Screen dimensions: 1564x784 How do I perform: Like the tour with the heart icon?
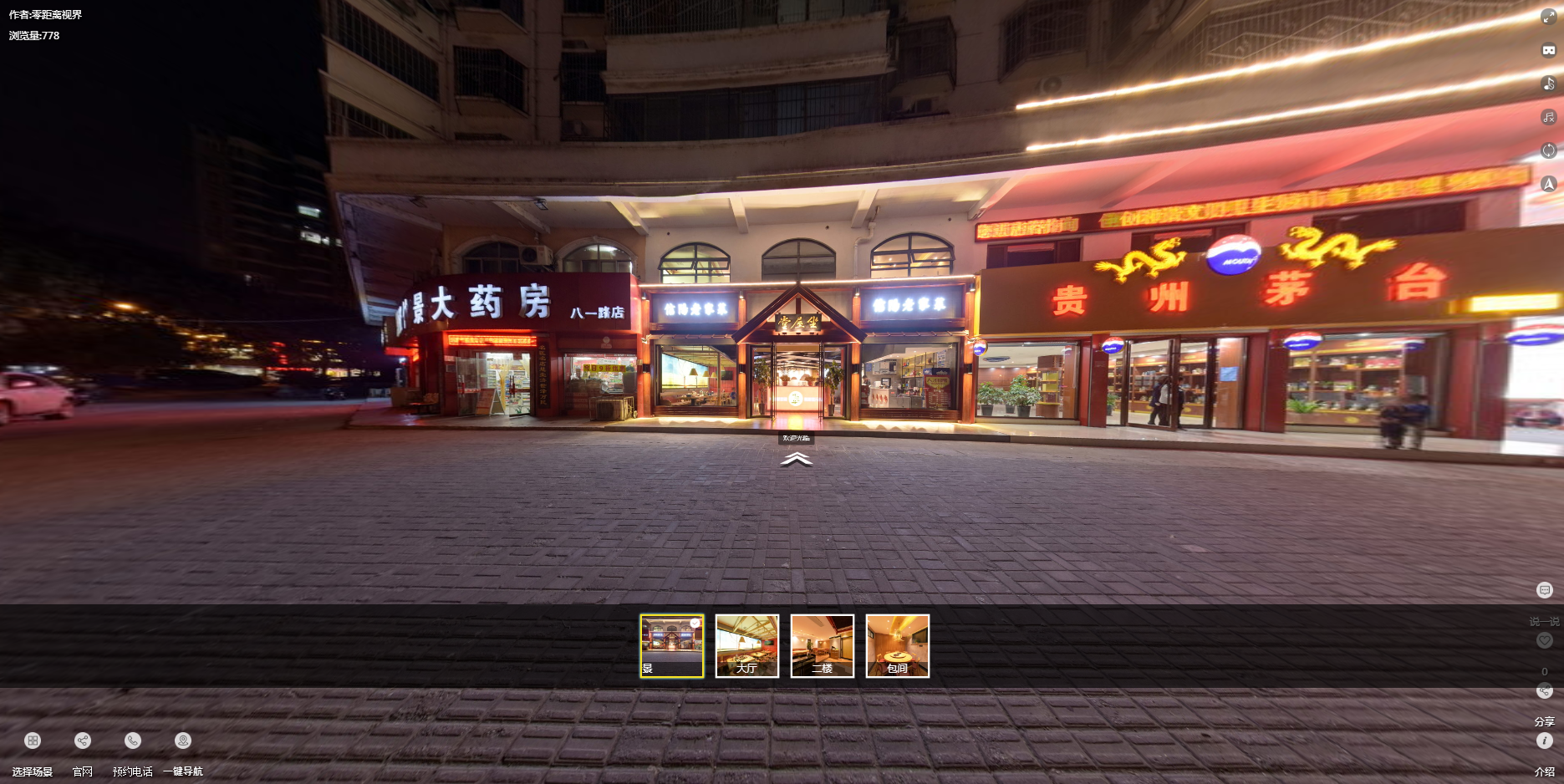point(1544,640)
